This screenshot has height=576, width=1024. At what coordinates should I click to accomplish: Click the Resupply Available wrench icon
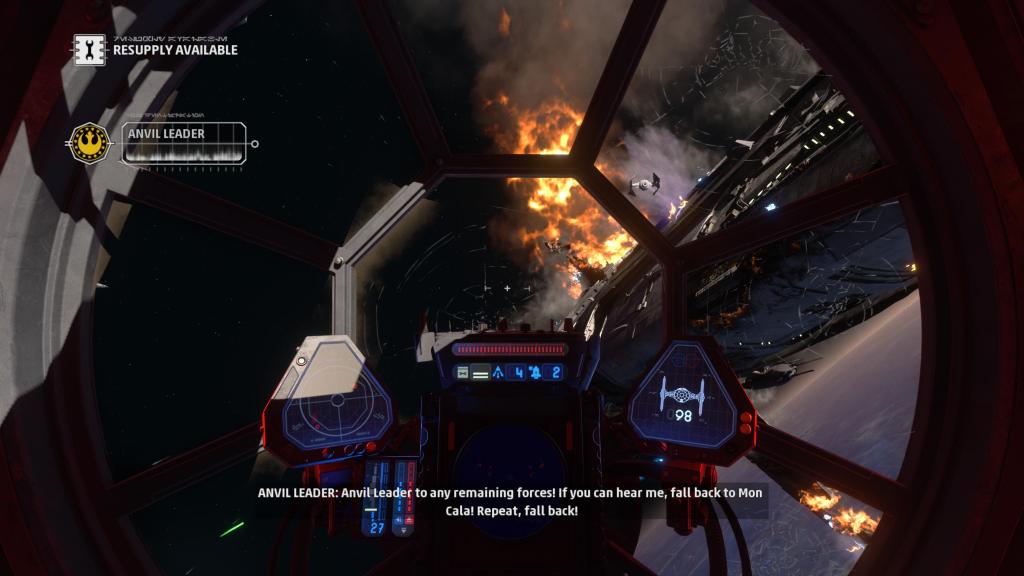click(89, 48)
